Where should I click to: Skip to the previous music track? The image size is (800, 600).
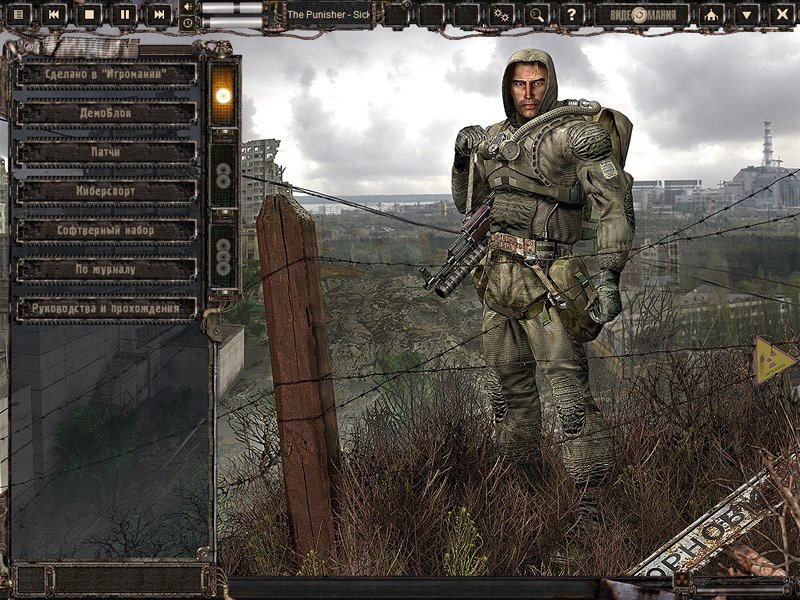point(54,14)
